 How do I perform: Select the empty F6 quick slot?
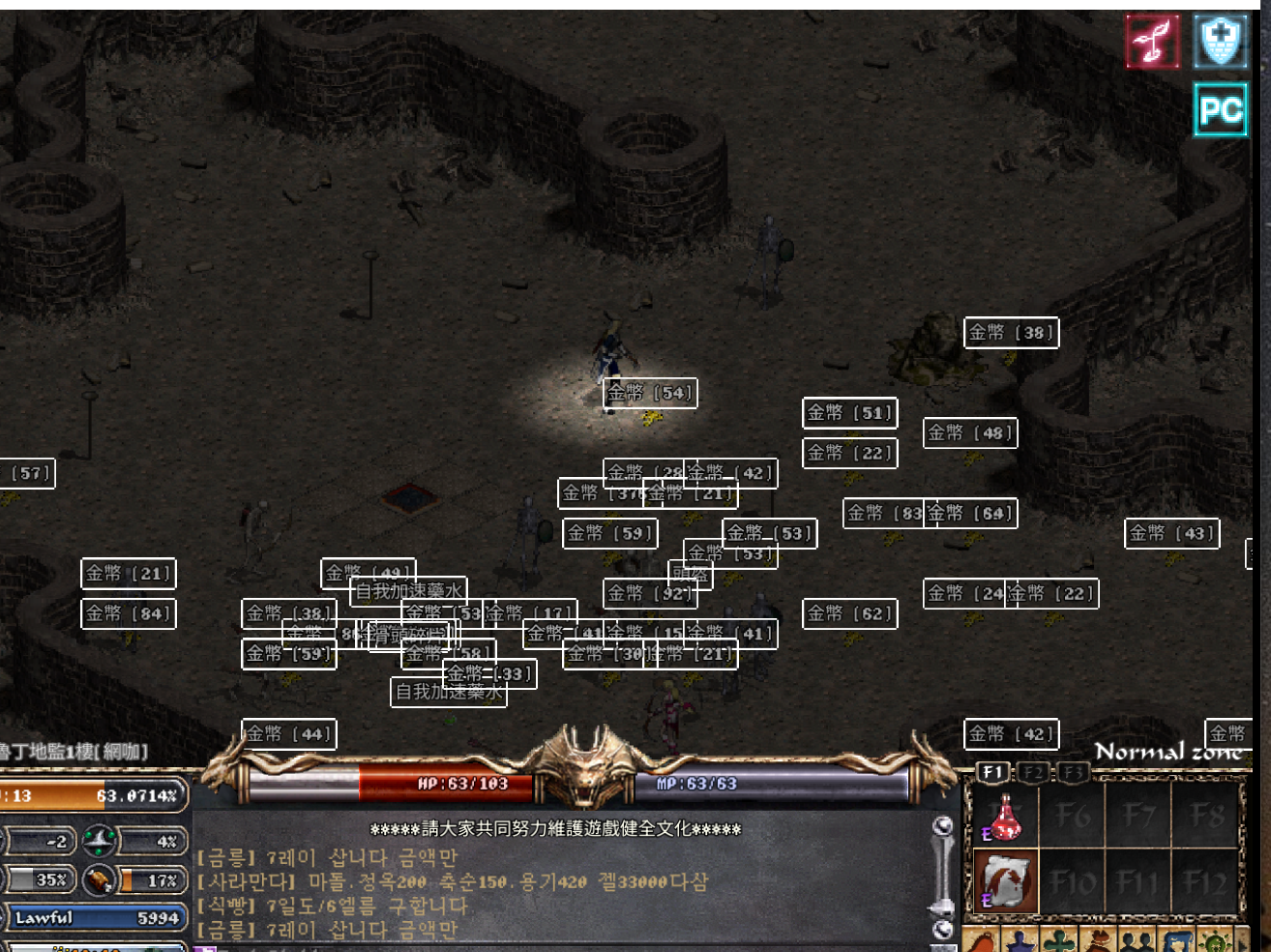point(1072,816)
